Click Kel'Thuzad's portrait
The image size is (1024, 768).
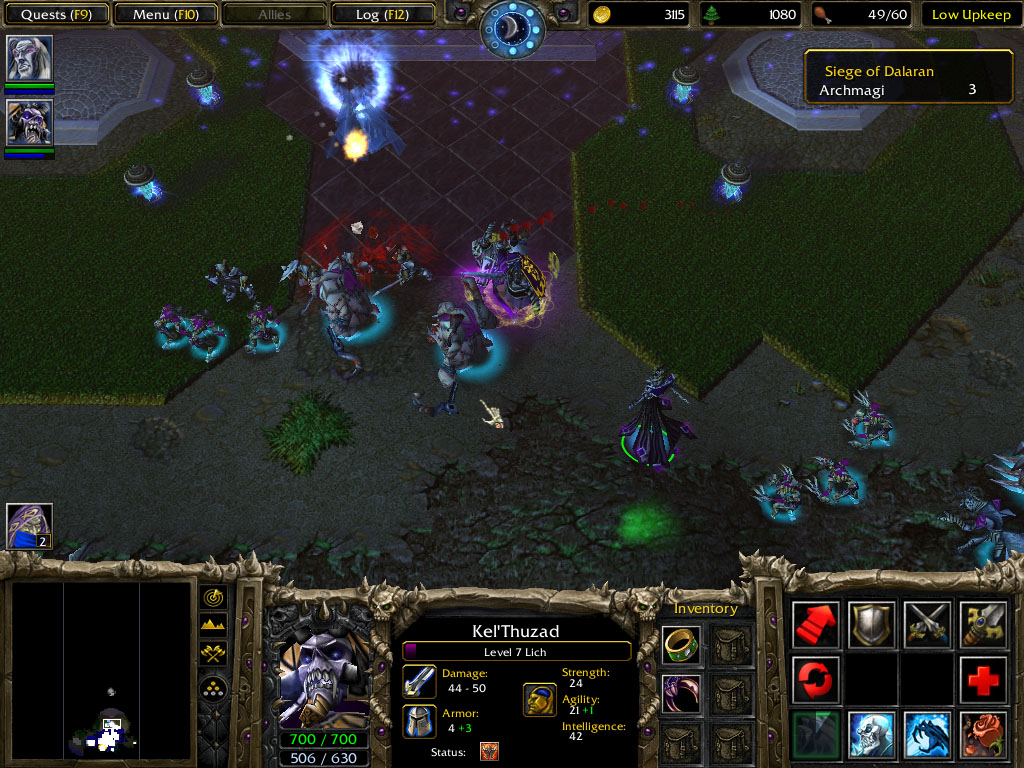point(322,675)
